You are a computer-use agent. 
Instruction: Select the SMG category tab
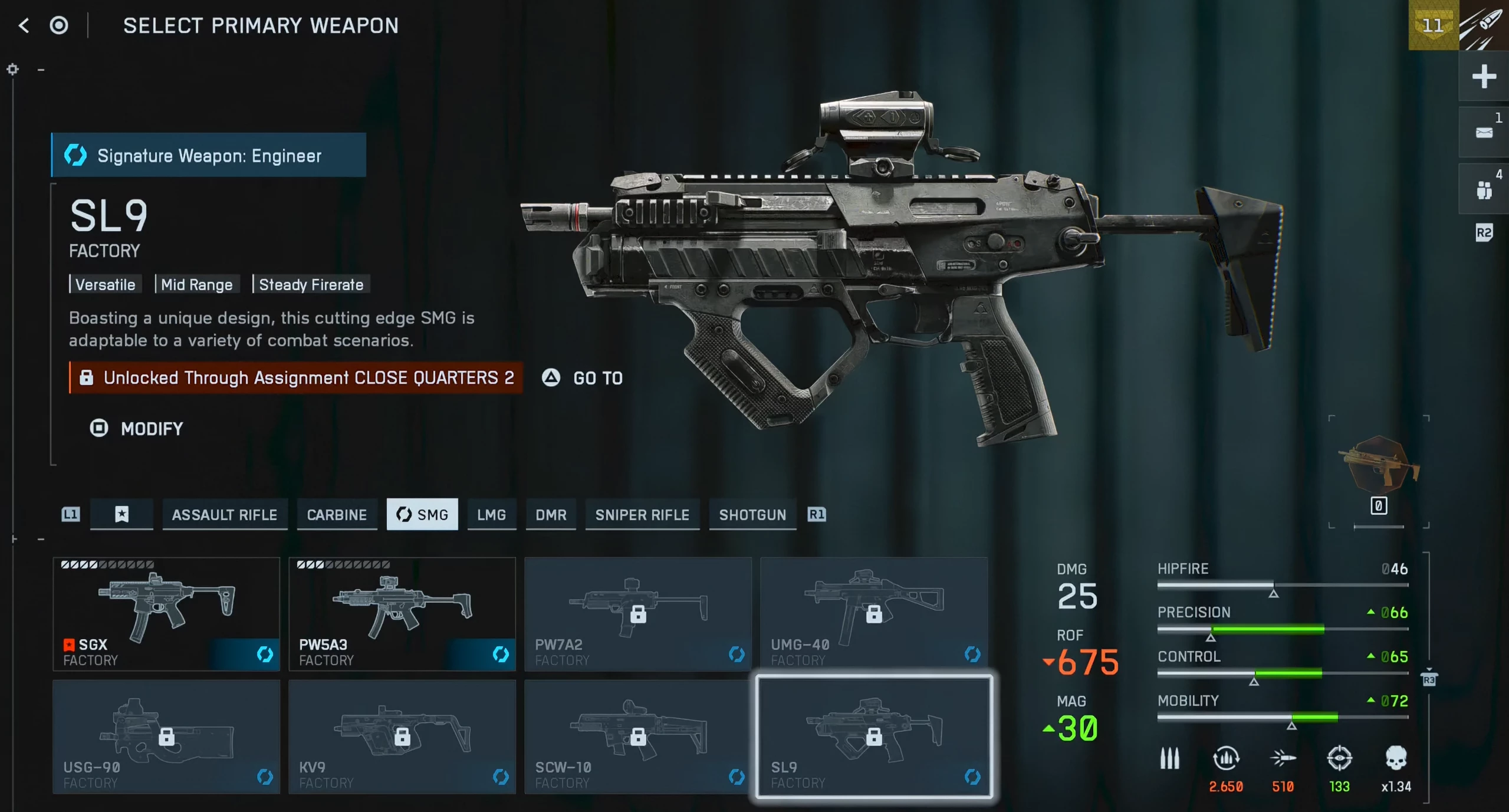(x=422, y=515)
